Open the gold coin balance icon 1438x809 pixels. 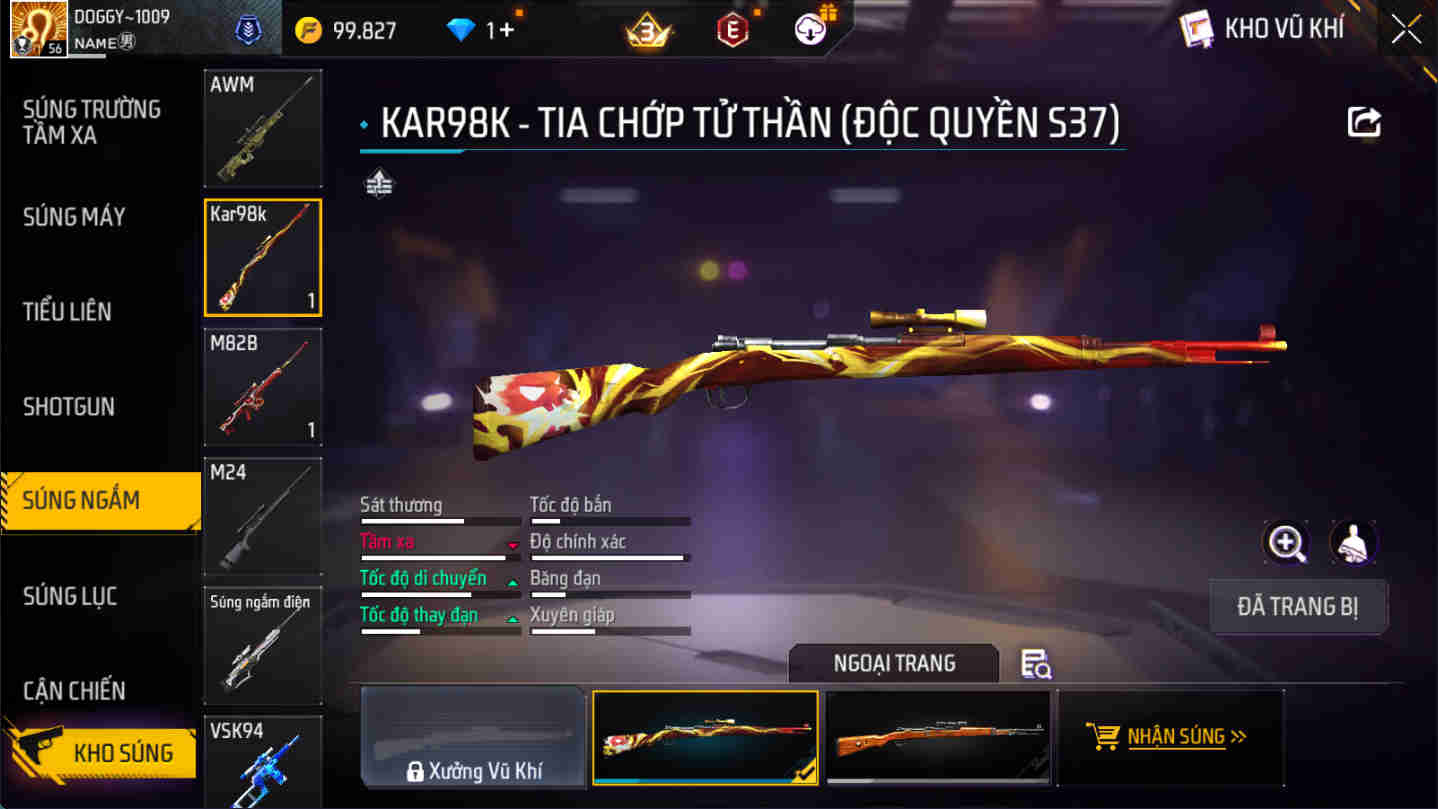(309, 29)
